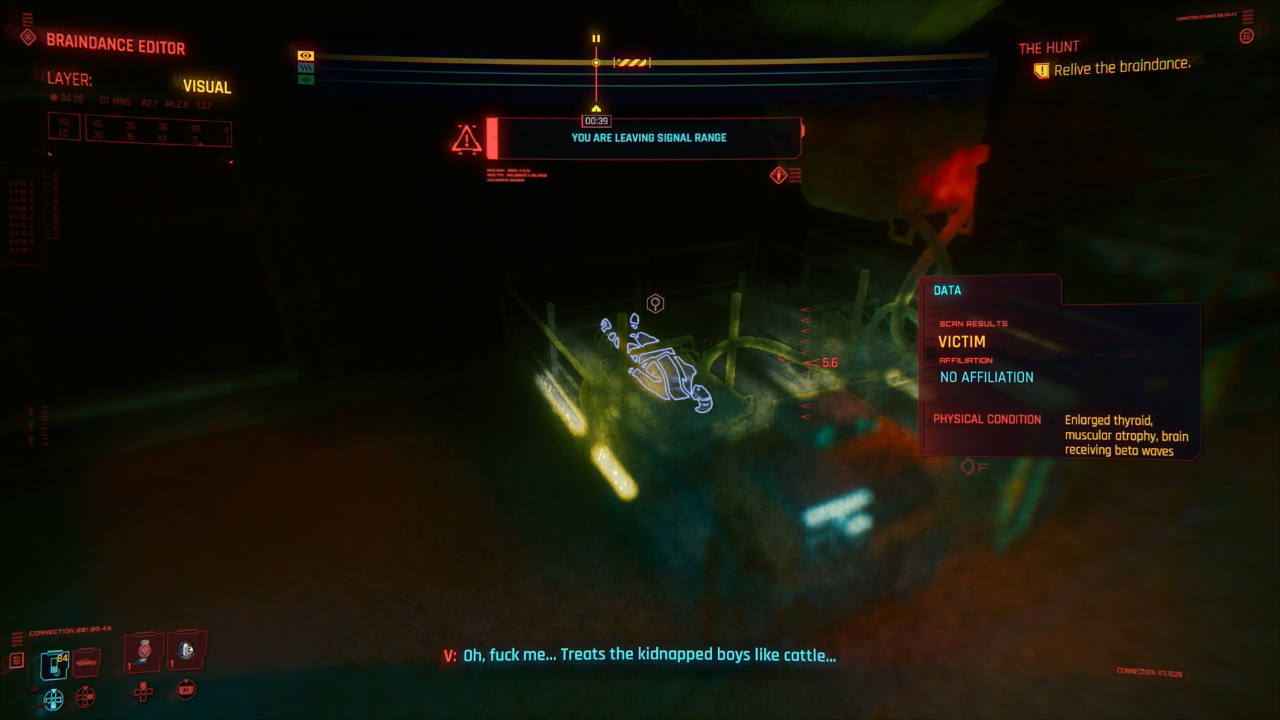Open the phone quickslot icon showing 84
The height and width of the screenshot is (720, 1280).
coord(54,663)
